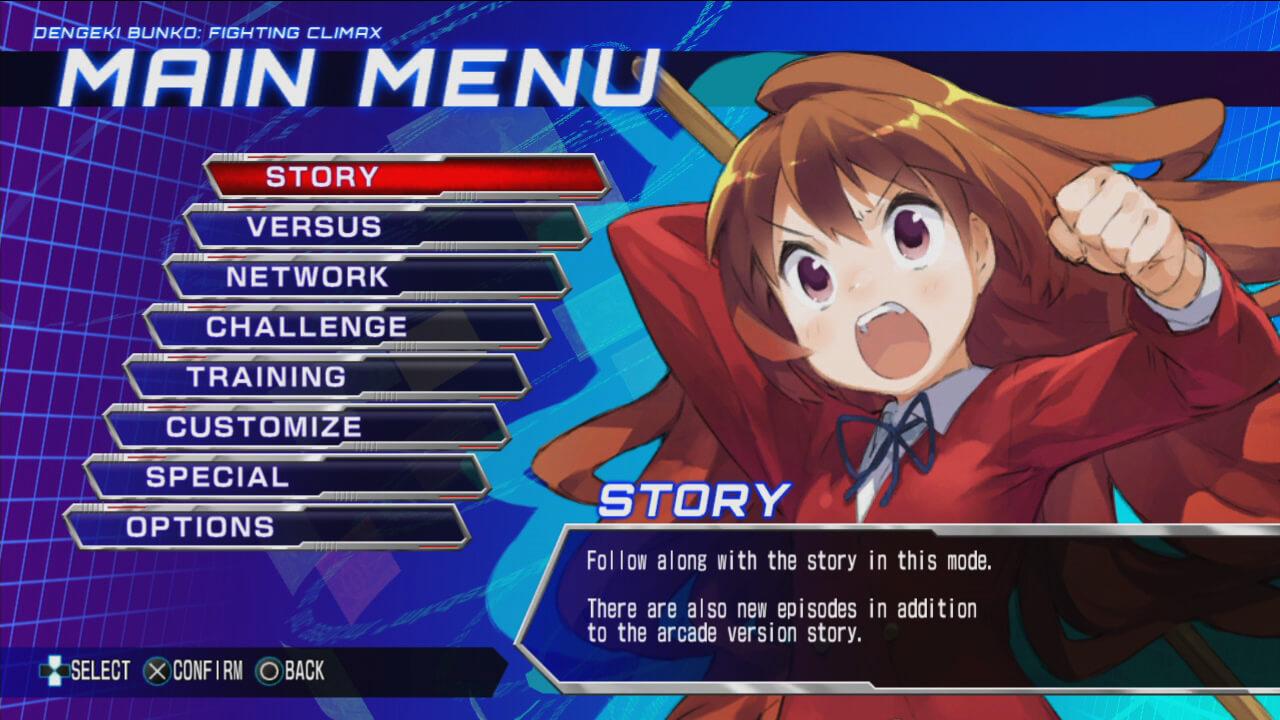Open the Customize menu
This screenshot has width=1280, height=720.
(x=306, y=427)
